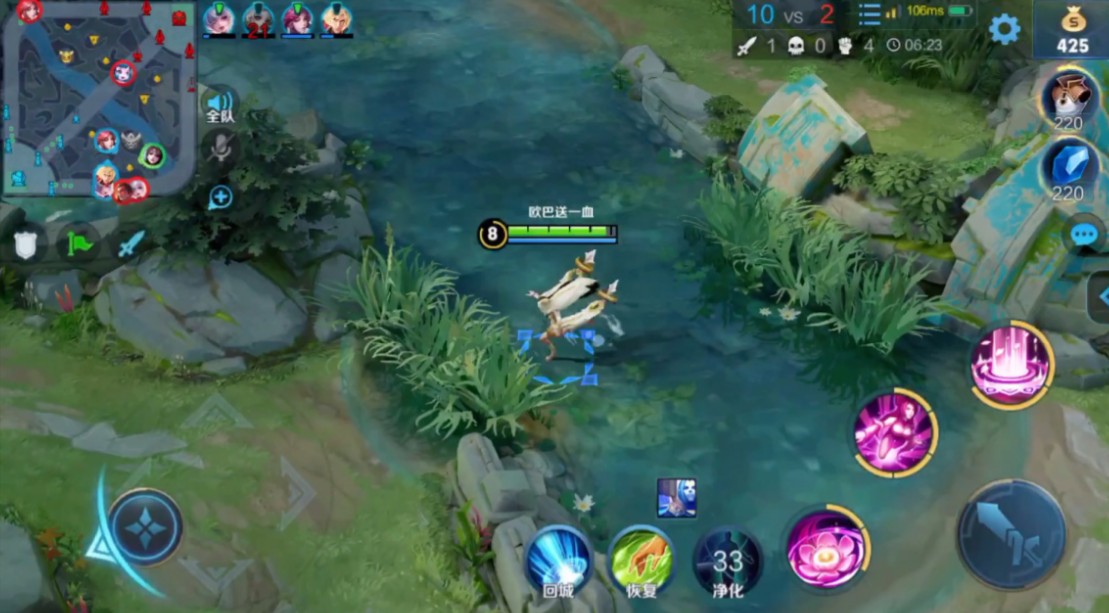Tap the basic attack sword button
The image size is (1109, 613).
tap(1011, 534)
